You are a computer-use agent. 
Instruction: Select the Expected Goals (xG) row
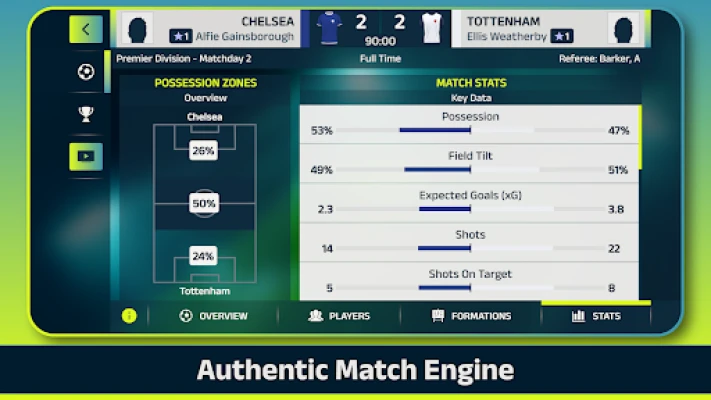pyautogui.click(x=469, y=202)
